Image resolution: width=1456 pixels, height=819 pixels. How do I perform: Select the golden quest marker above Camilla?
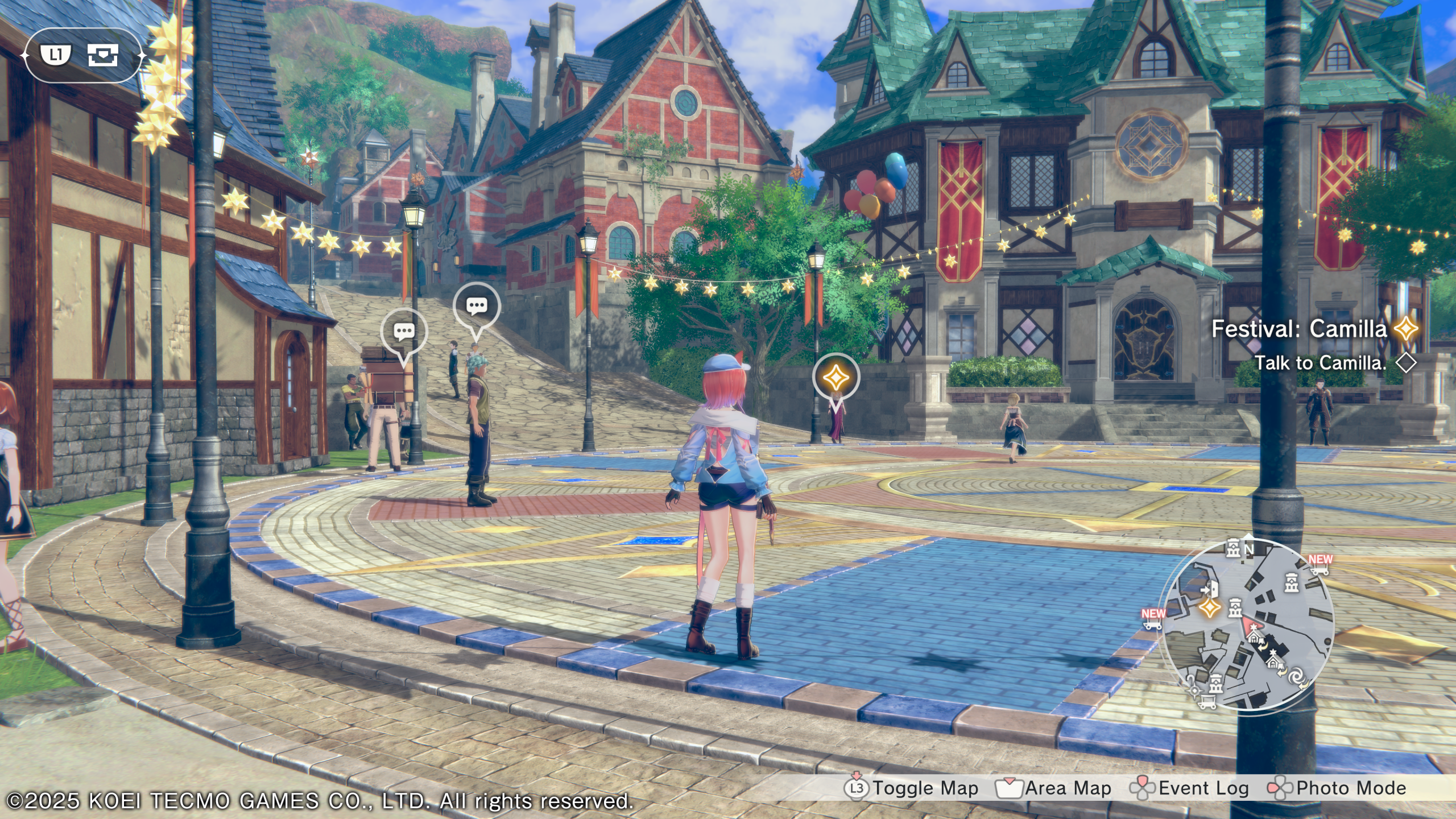836,377
